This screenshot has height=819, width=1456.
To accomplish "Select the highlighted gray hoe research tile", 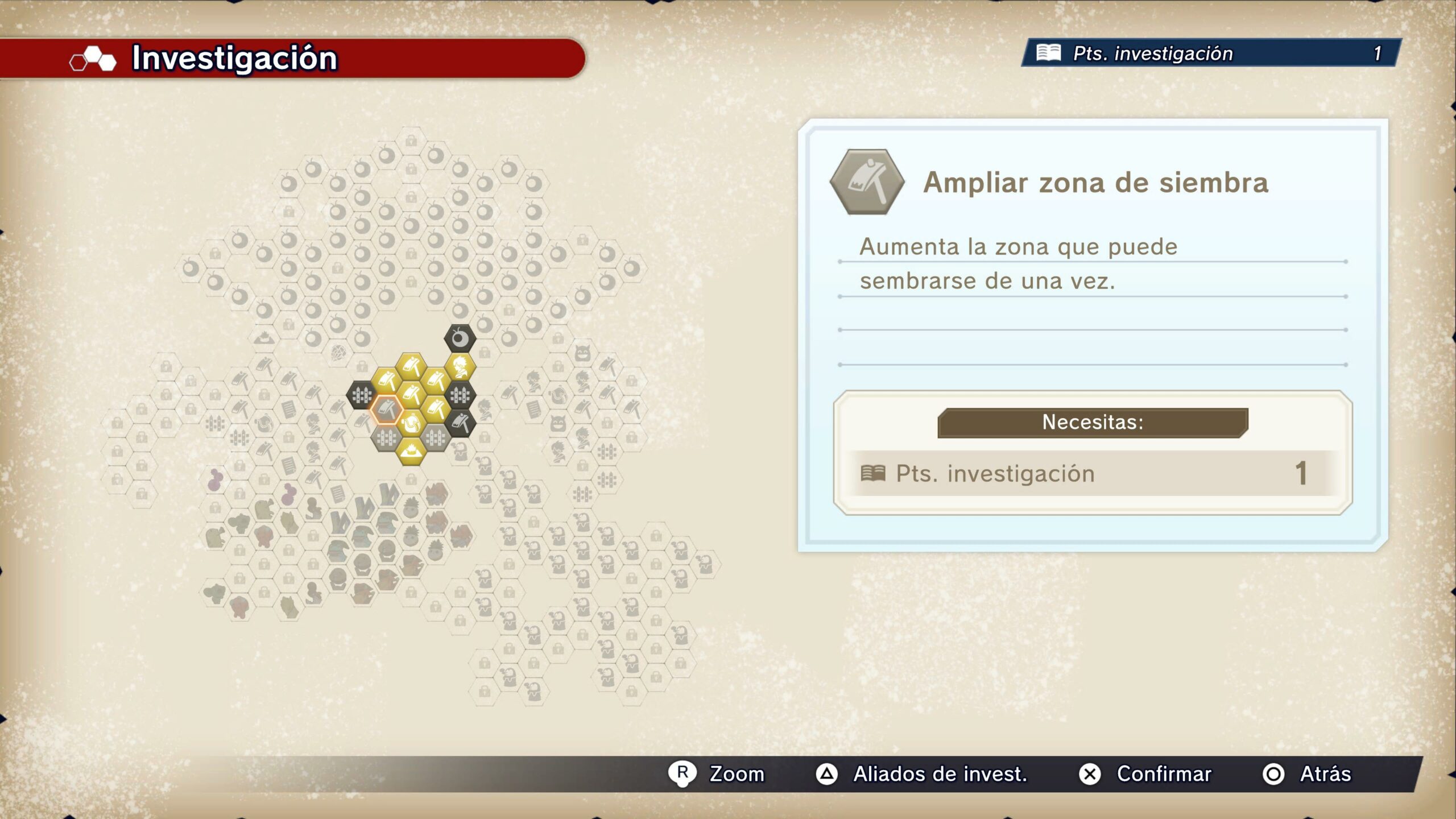I will click(x=387, y=409).
